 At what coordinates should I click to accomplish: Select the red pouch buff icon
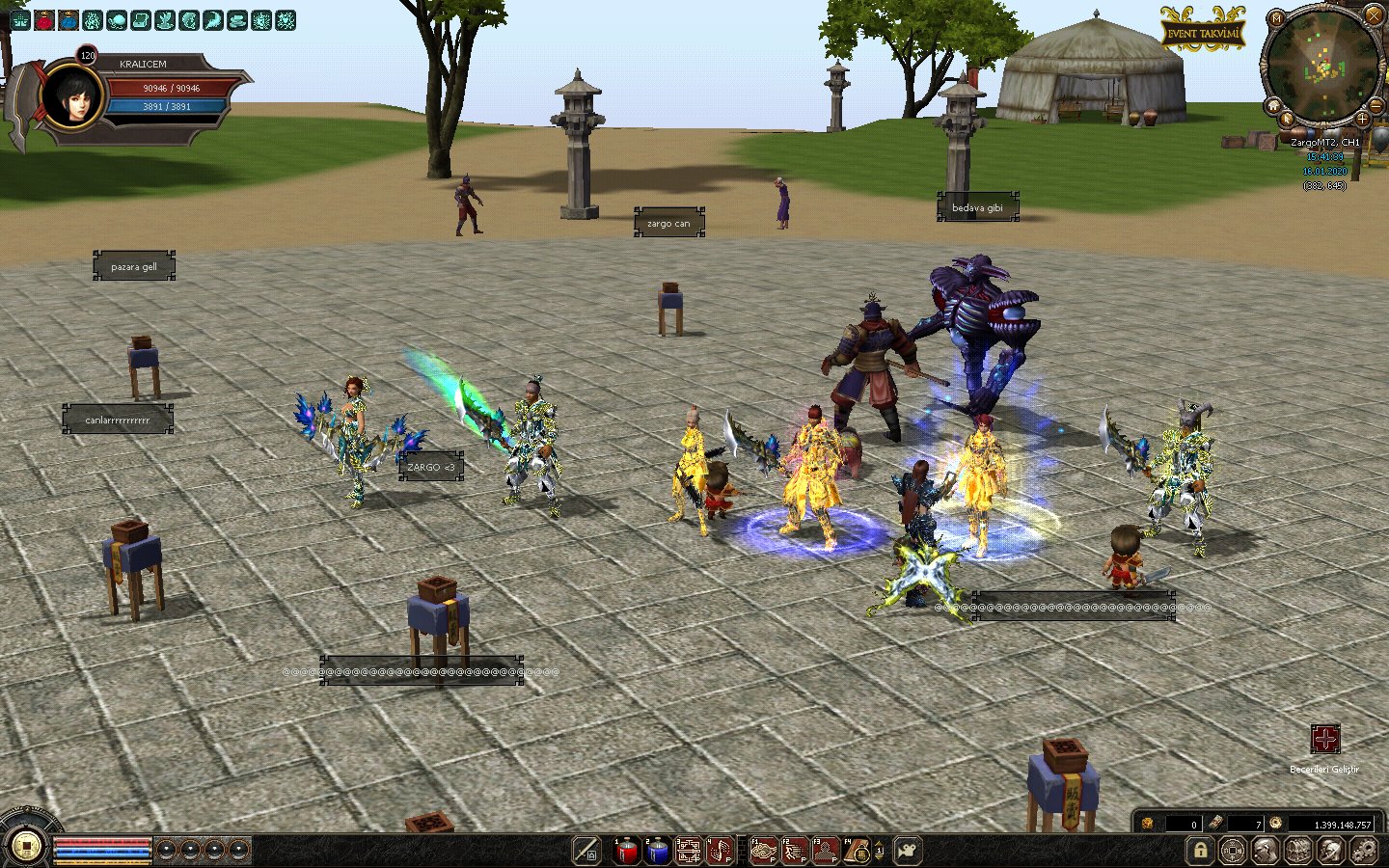click(x=44, y=20)
